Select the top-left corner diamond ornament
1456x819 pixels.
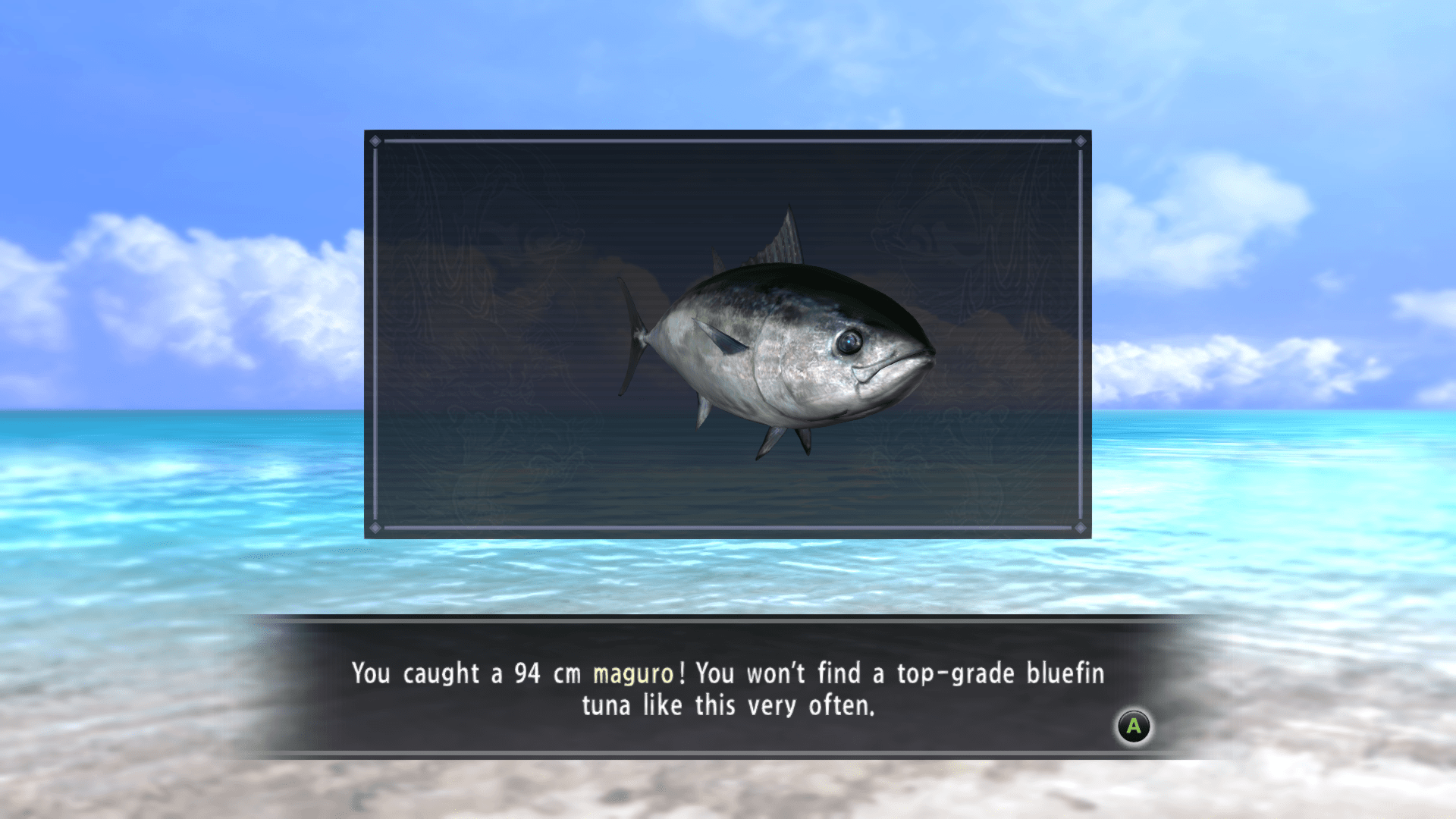click(x=377, y=140)
